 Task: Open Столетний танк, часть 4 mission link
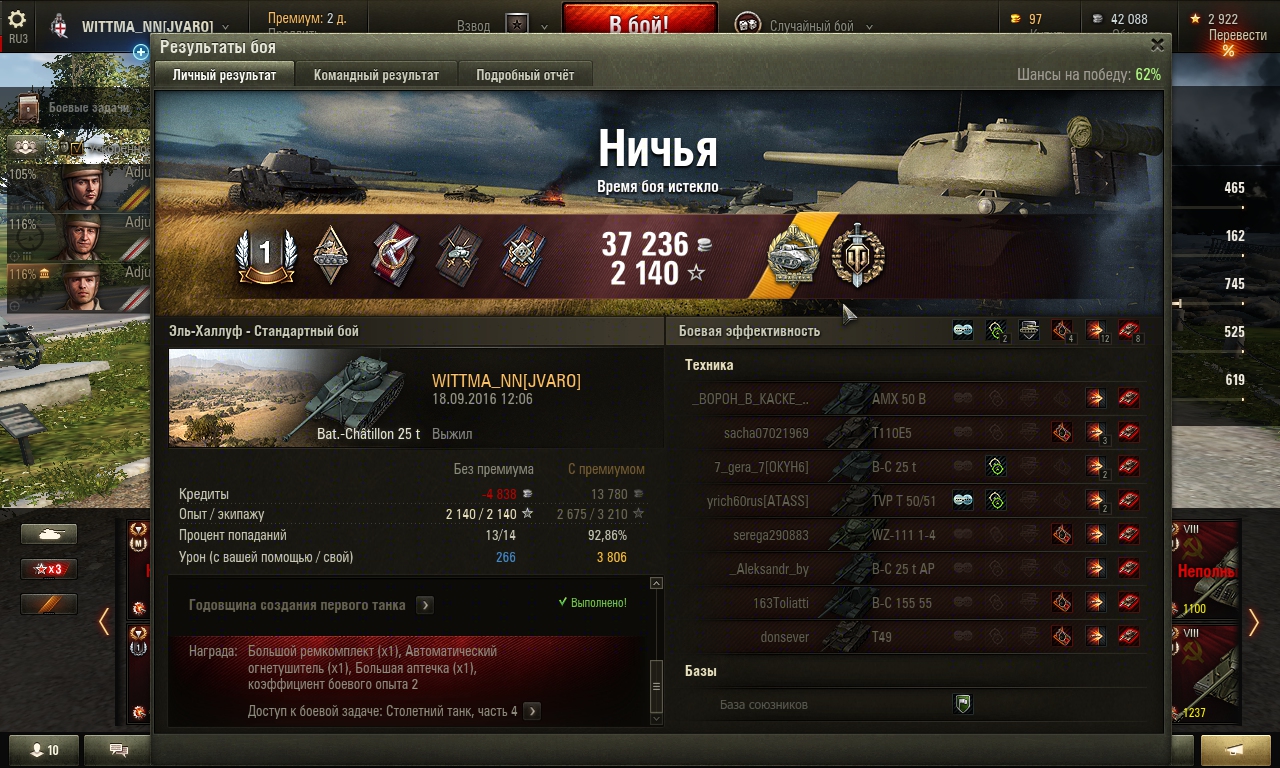click(x=532, y=711)
